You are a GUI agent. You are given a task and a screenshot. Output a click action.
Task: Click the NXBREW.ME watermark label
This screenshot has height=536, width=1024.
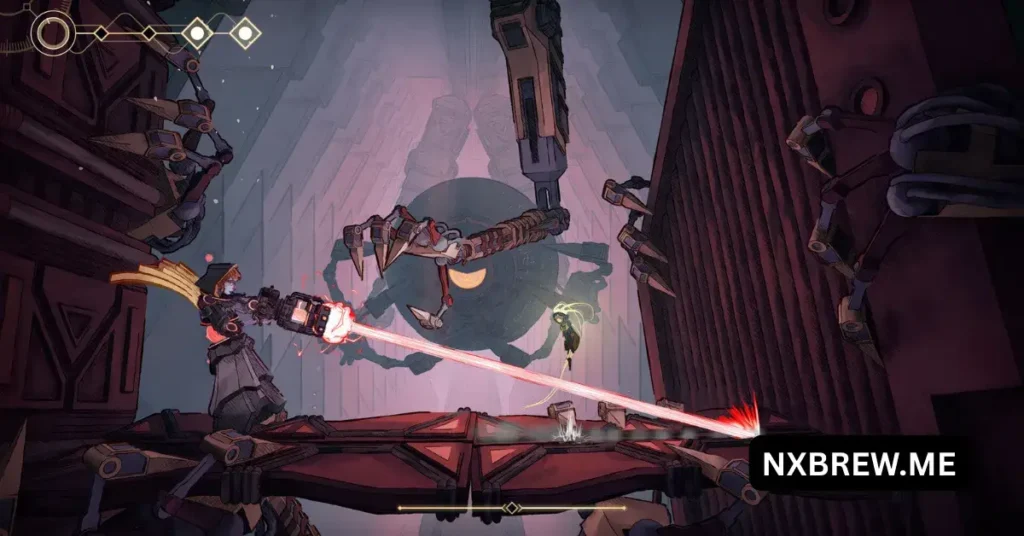[859, 464]
